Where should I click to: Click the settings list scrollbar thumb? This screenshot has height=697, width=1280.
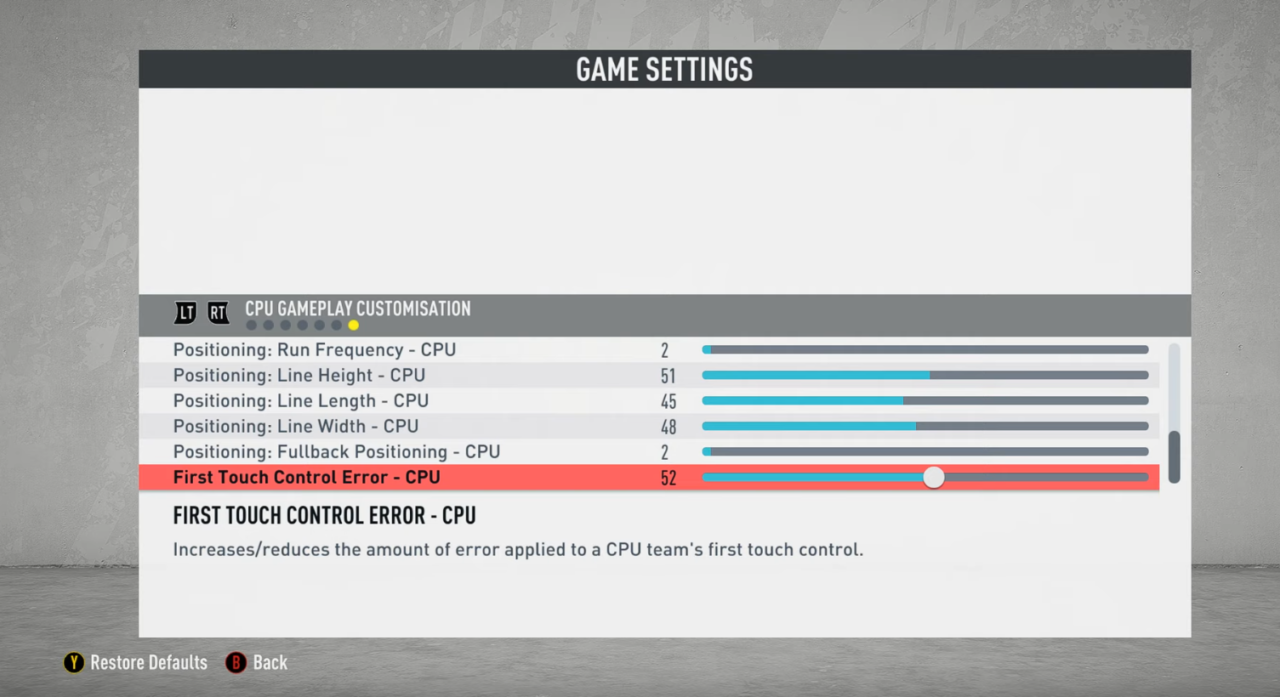tap(1174, 457)
